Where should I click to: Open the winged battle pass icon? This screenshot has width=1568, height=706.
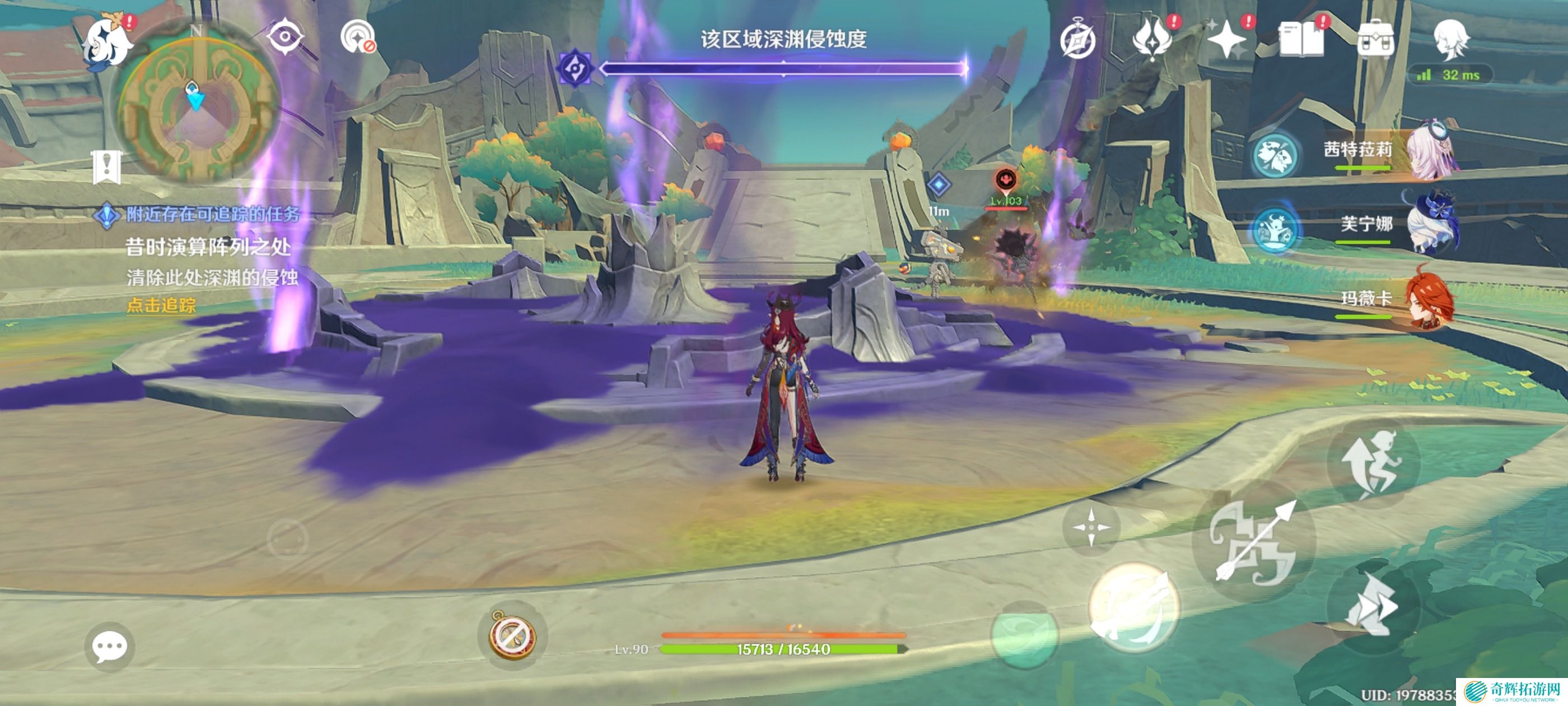[x=1152, y=39]
